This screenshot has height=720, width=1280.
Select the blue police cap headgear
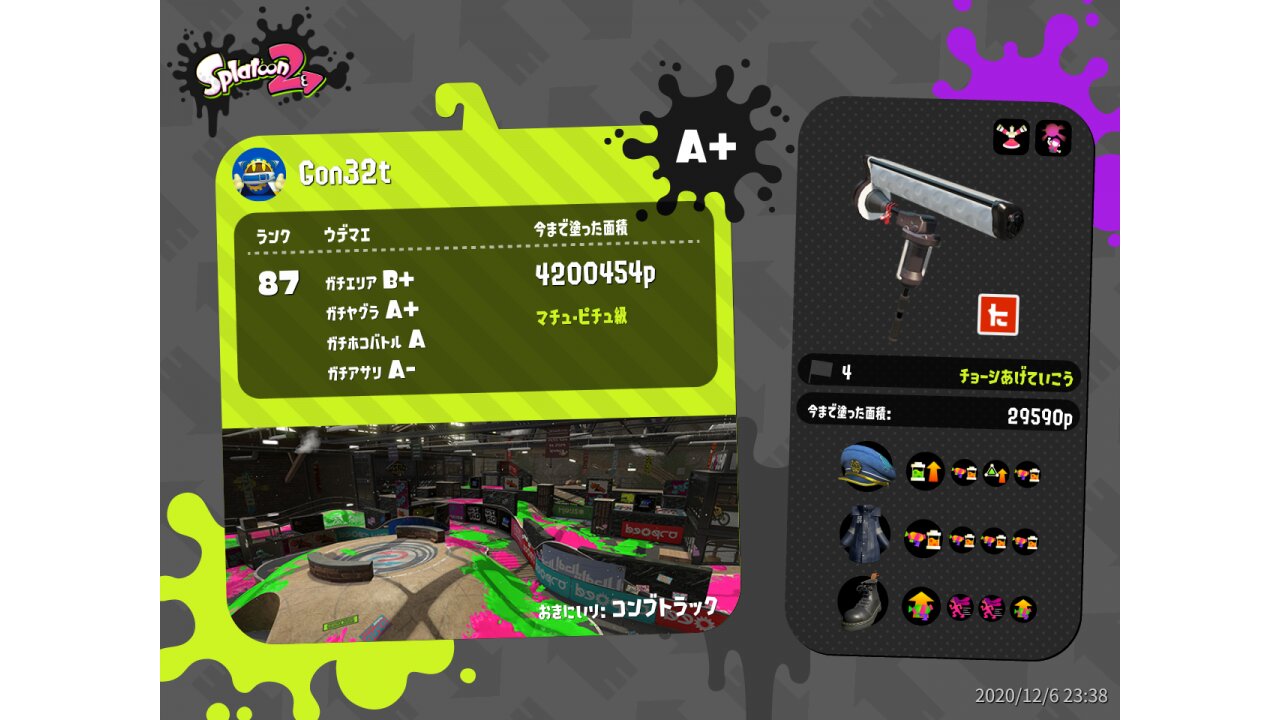866,467
